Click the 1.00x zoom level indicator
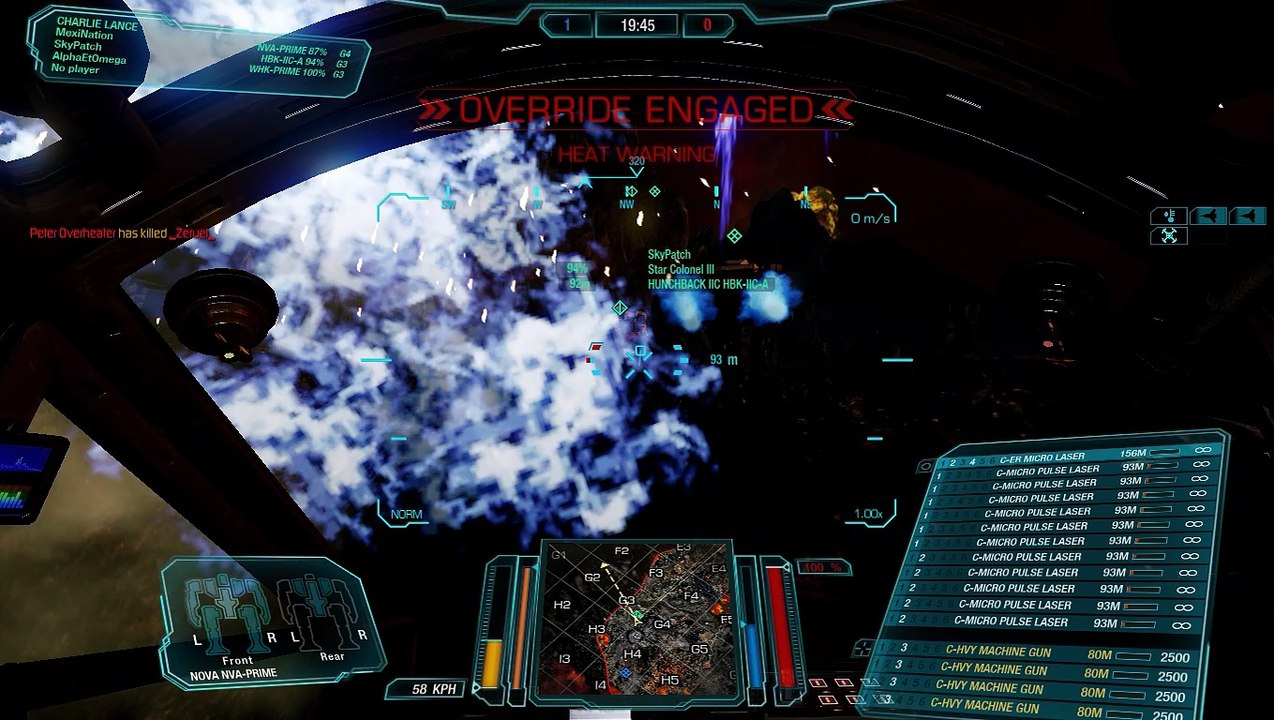 pos(867,514)
